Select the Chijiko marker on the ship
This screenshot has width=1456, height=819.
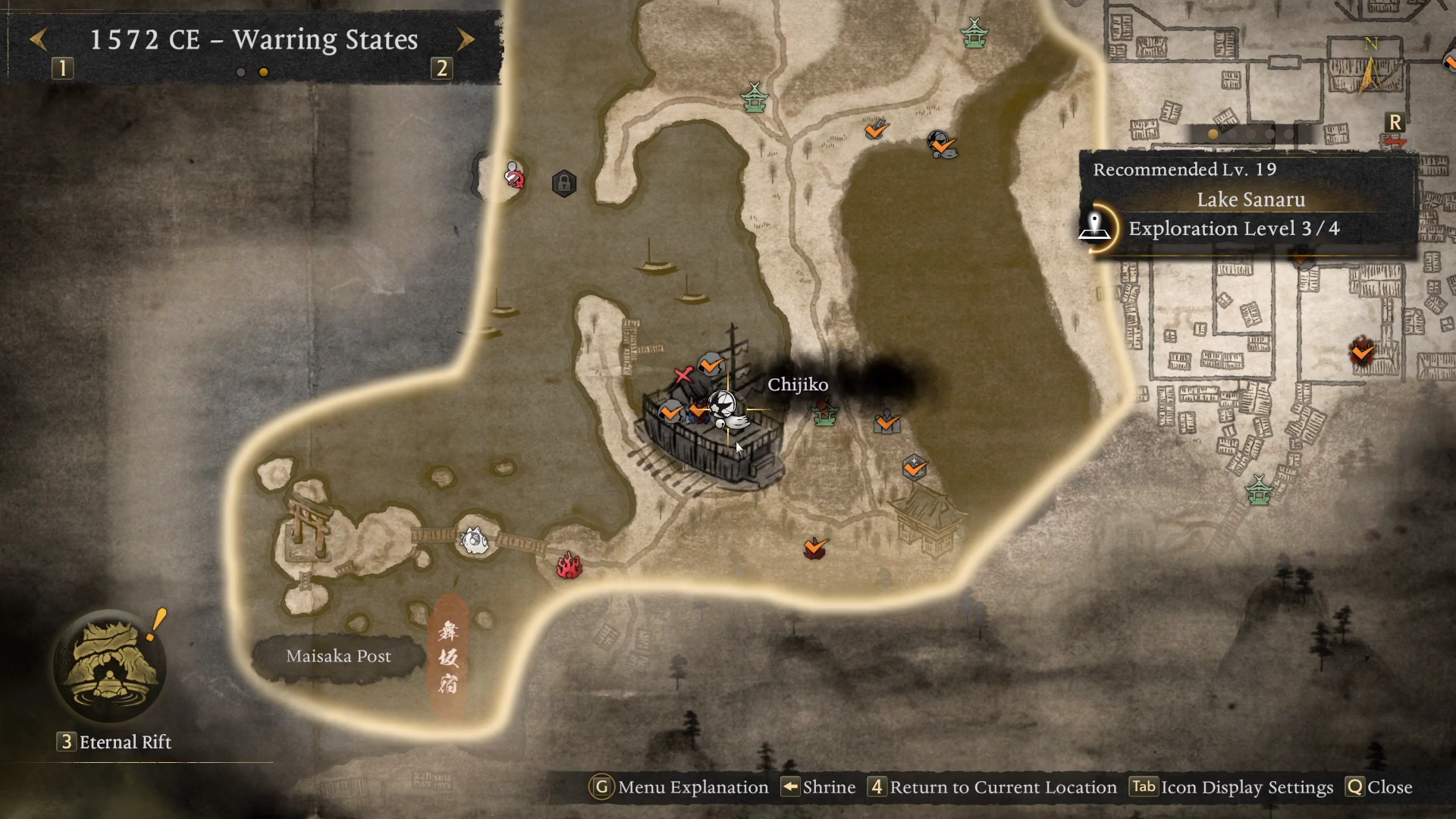tap(726, 409)
